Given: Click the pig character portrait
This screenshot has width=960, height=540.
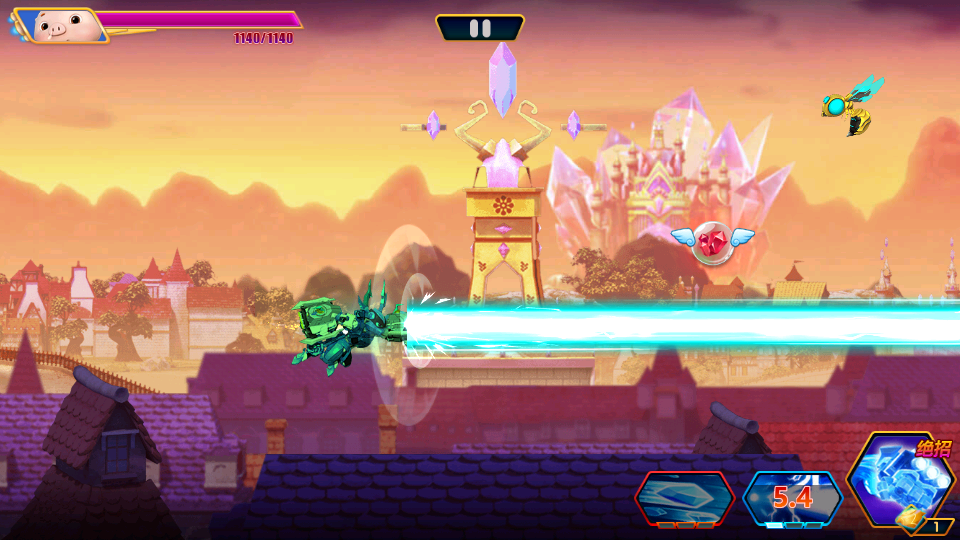Looking at the screenshot, I should [60, 26].
